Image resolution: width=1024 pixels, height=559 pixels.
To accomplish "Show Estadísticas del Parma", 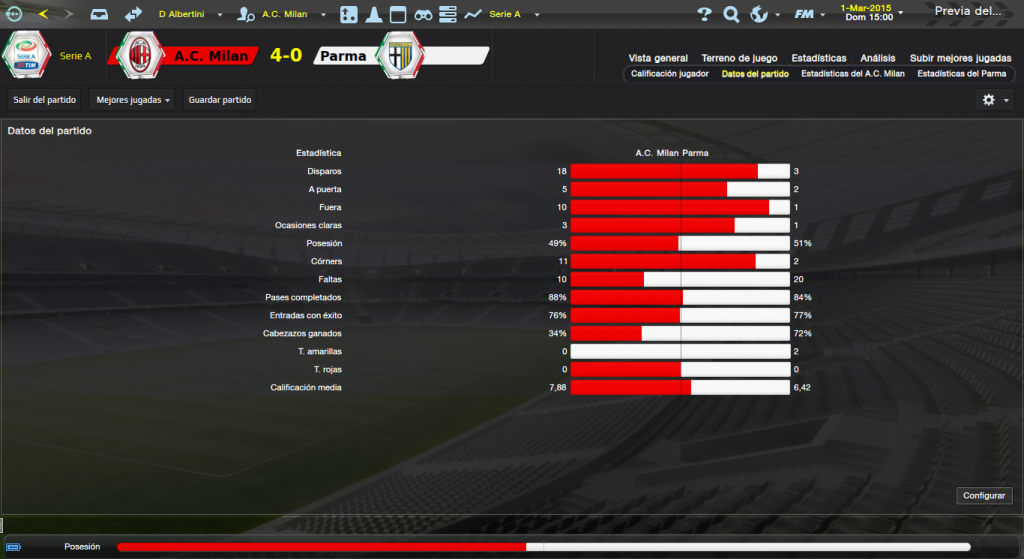I will (x=961, y=74).
